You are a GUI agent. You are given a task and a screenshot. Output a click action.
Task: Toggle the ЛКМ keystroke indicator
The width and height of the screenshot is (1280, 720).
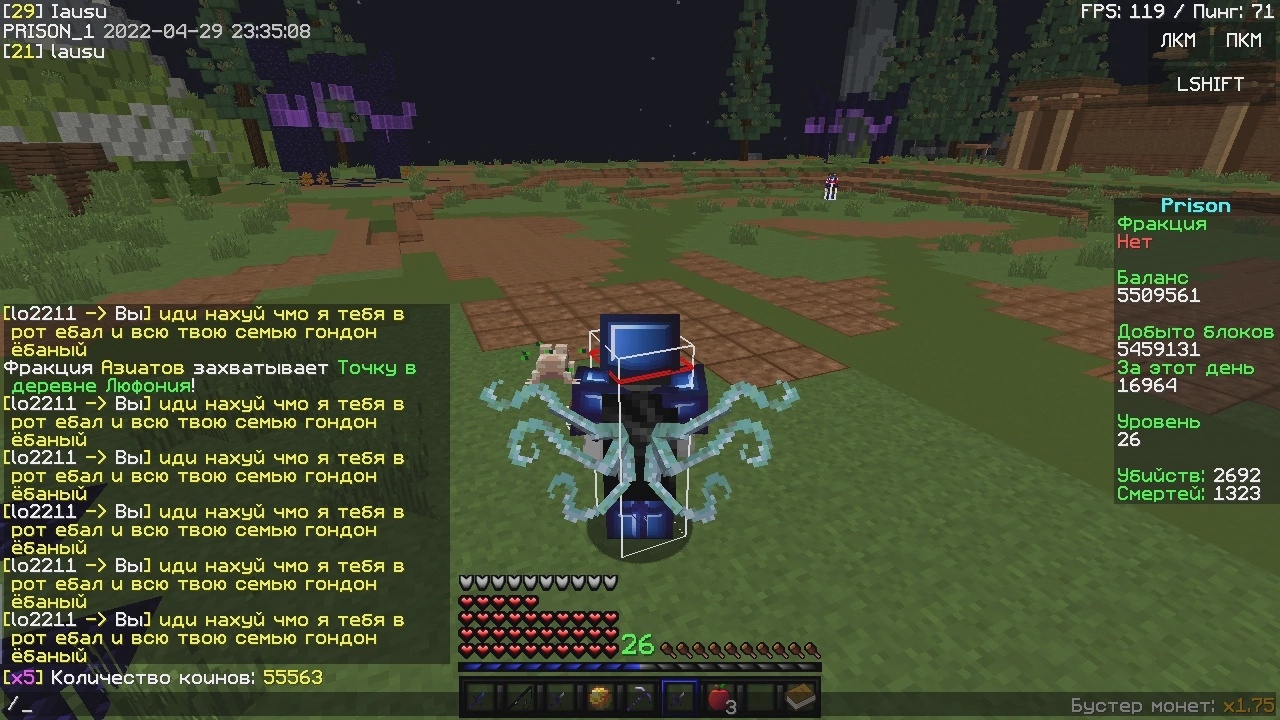click(x=1177, y=41)
